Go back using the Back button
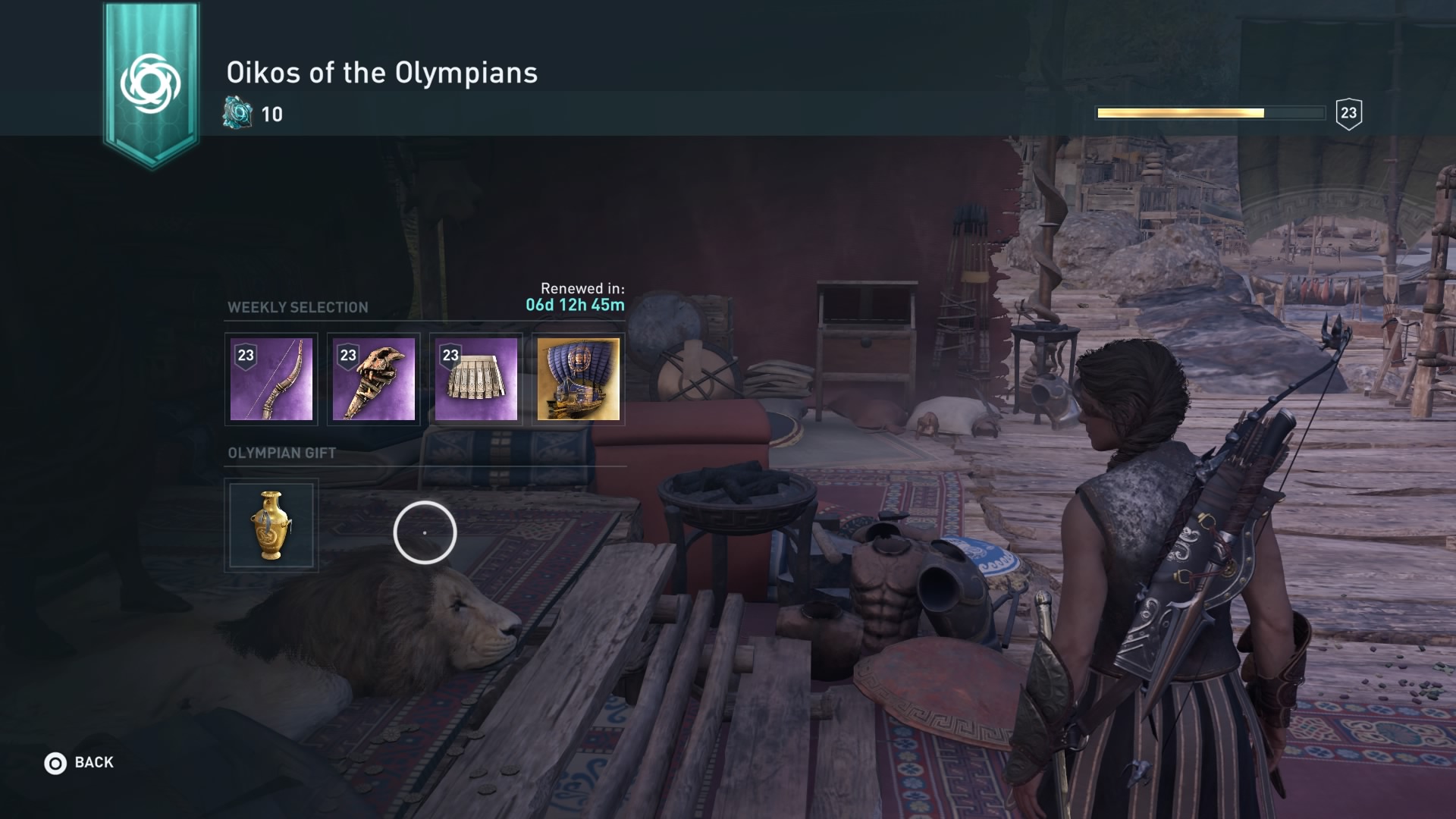This screenshot has width=1456, height=819. (x=79, y=763)
